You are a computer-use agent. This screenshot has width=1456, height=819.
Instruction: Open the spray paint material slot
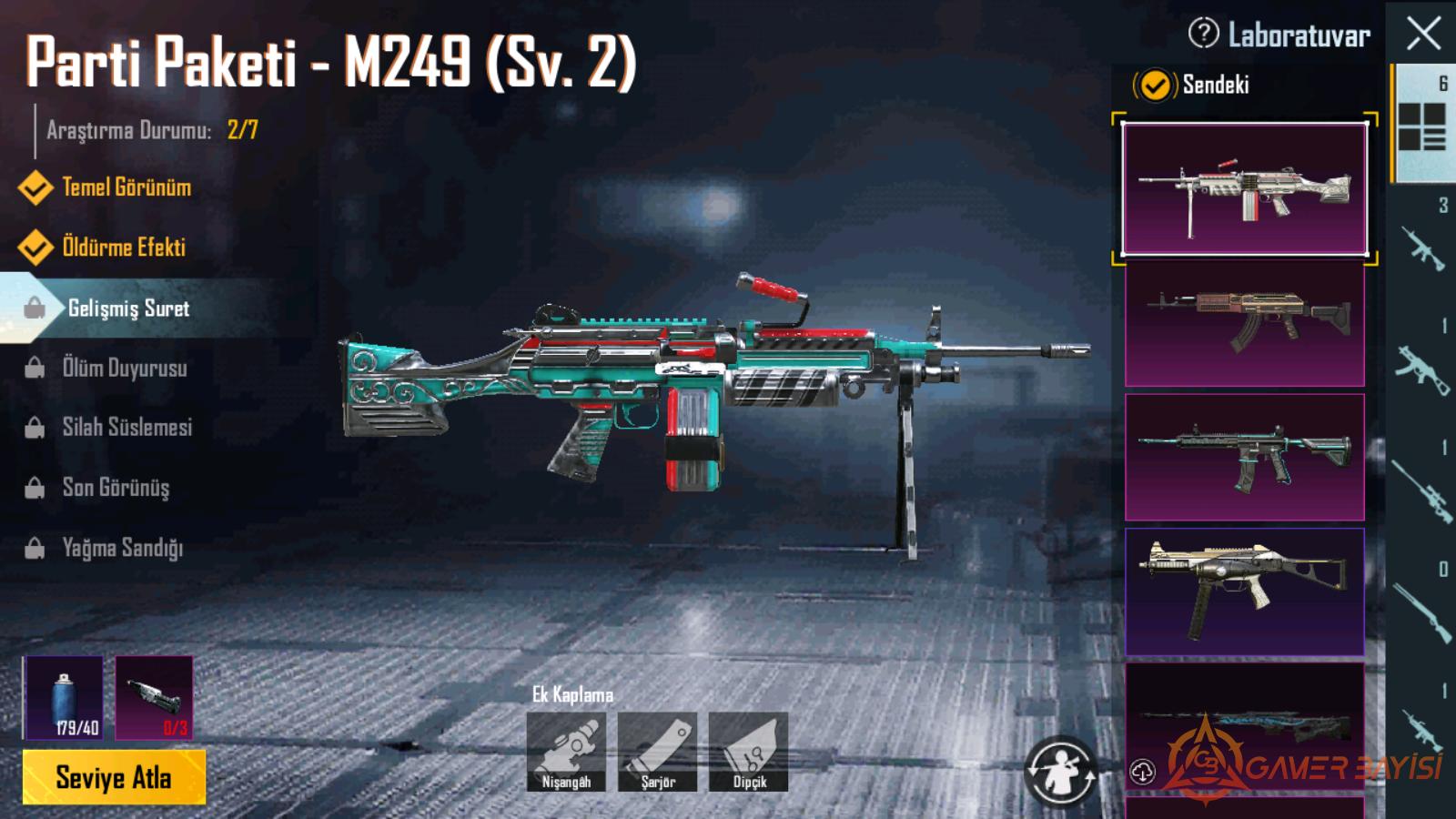pyautogui.click(x=64, y=697)
